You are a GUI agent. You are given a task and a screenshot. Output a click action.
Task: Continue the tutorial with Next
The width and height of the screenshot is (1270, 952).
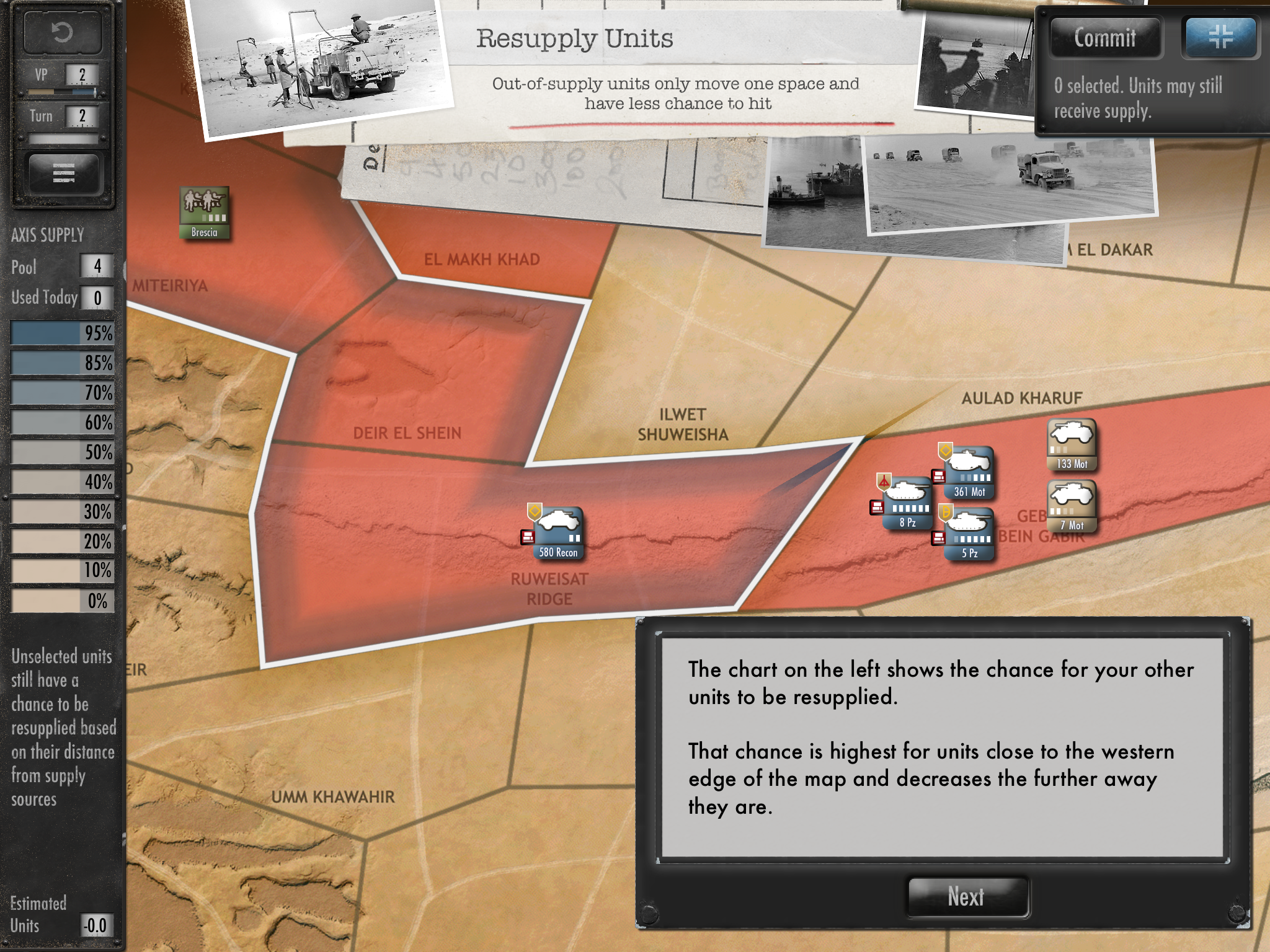[967, 896]
